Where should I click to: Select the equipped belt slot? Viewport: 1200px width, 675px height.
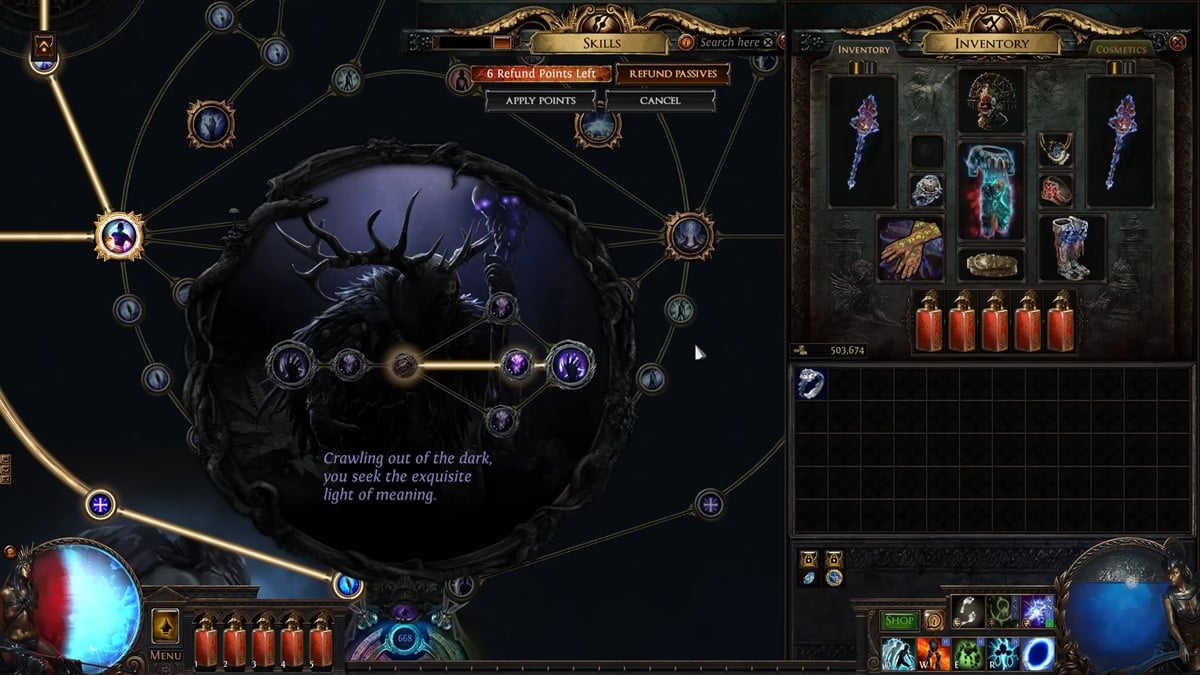(991, 264)
